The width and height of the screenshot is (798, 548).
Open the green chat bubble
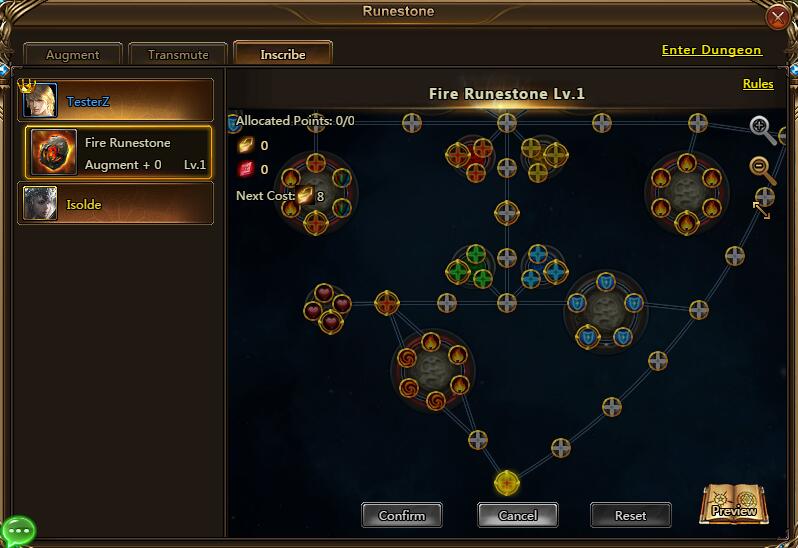(18, 530)
